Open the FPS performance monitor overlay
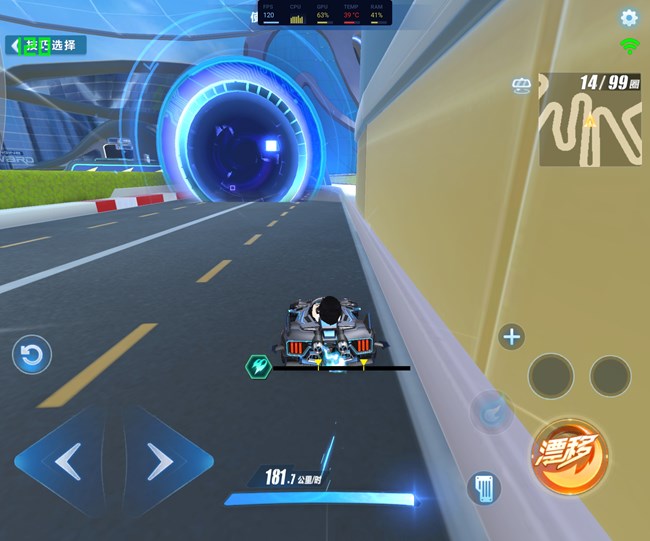 click(325, 13)
